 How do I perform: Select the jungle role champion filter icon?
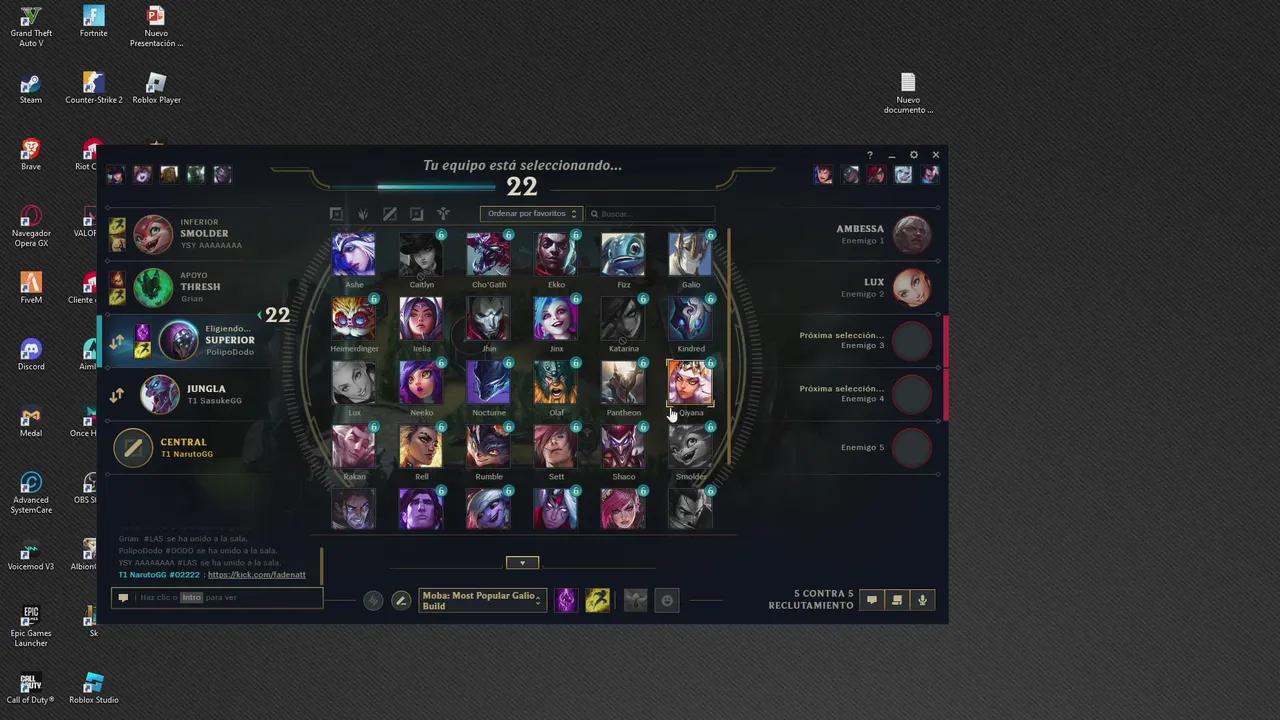[363, 213]
